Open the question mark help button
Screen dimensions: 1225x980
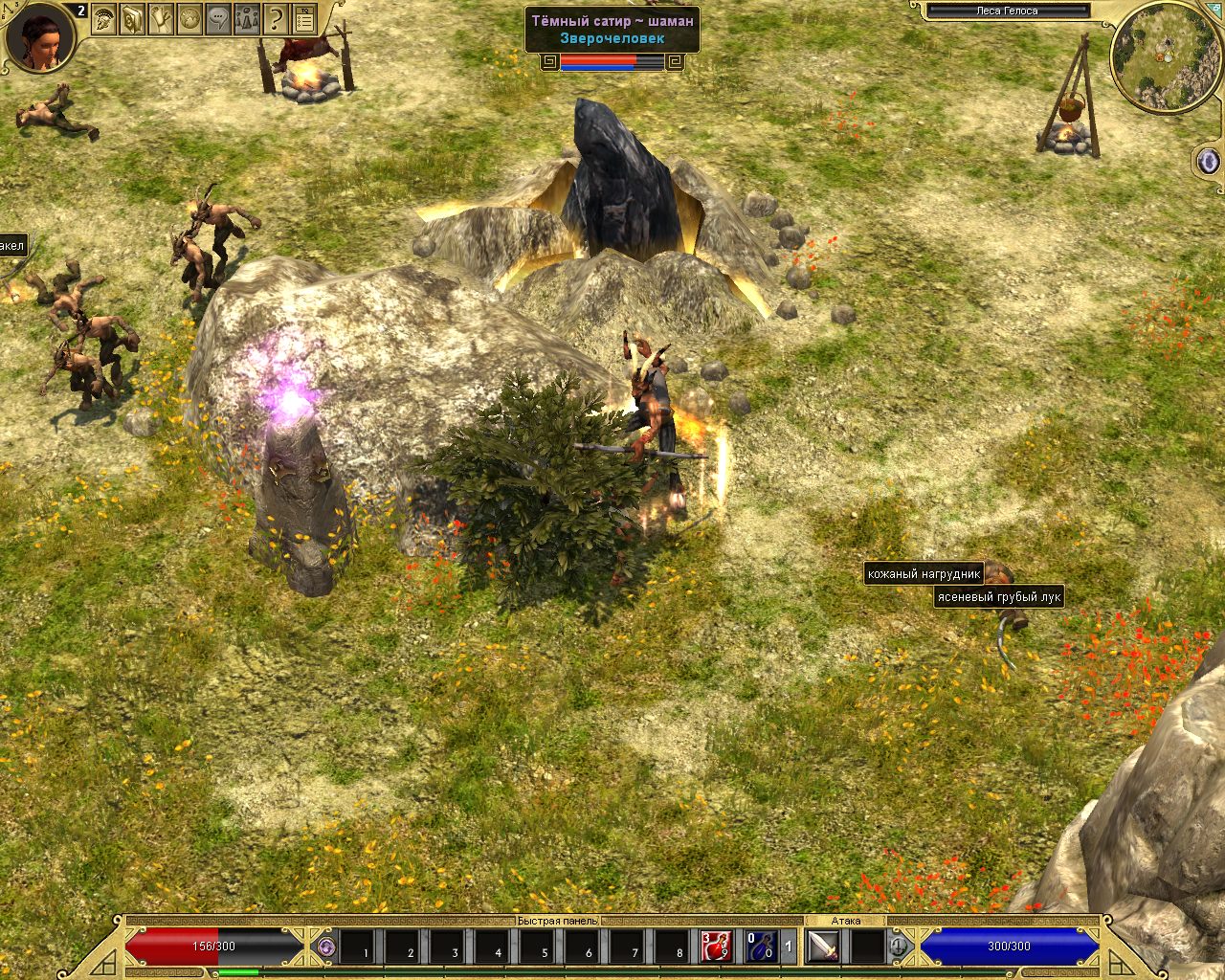[x=276, y=18]
